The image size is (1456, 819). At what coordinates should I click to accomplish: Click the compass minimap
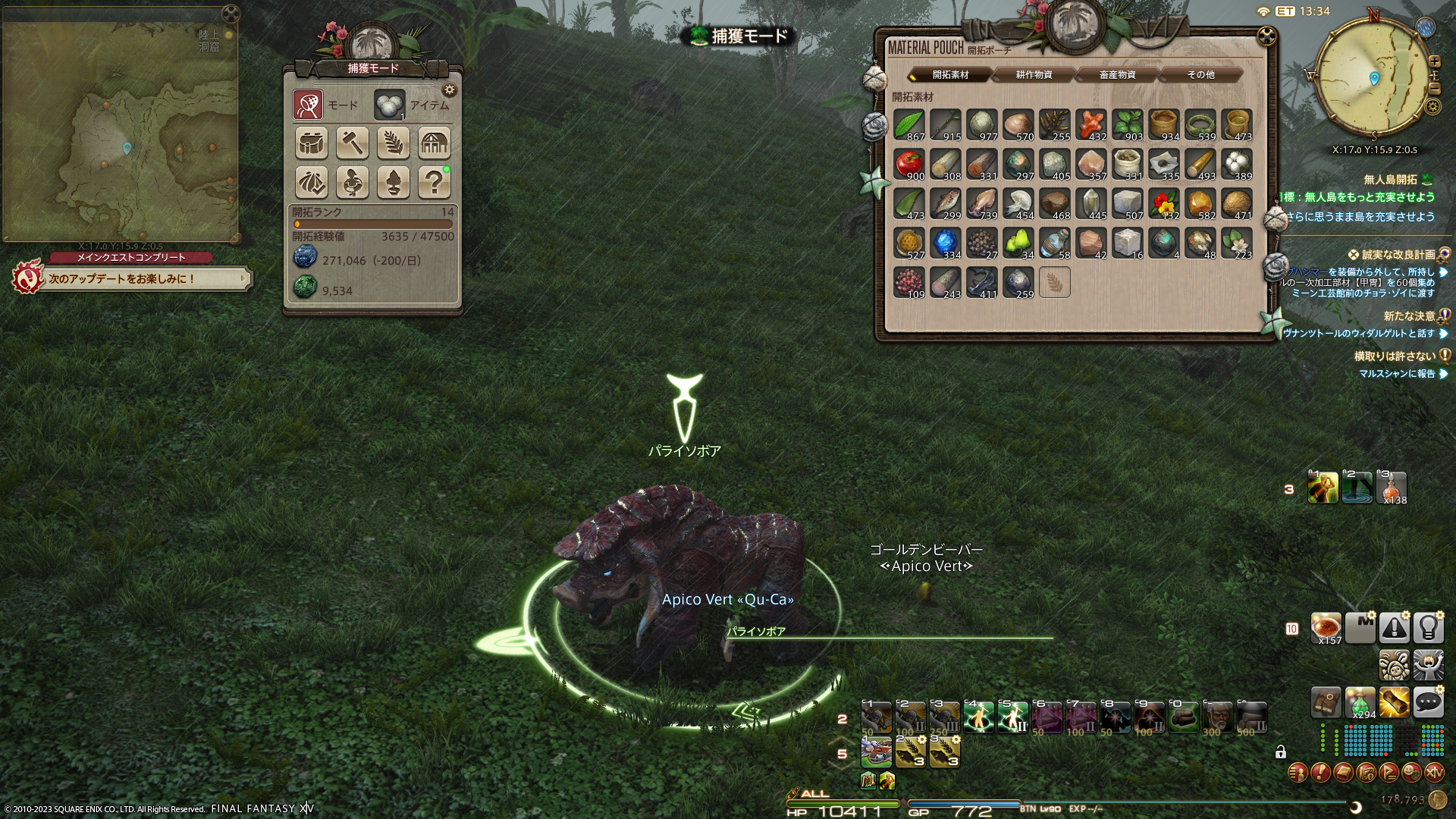pos(1373,79)
